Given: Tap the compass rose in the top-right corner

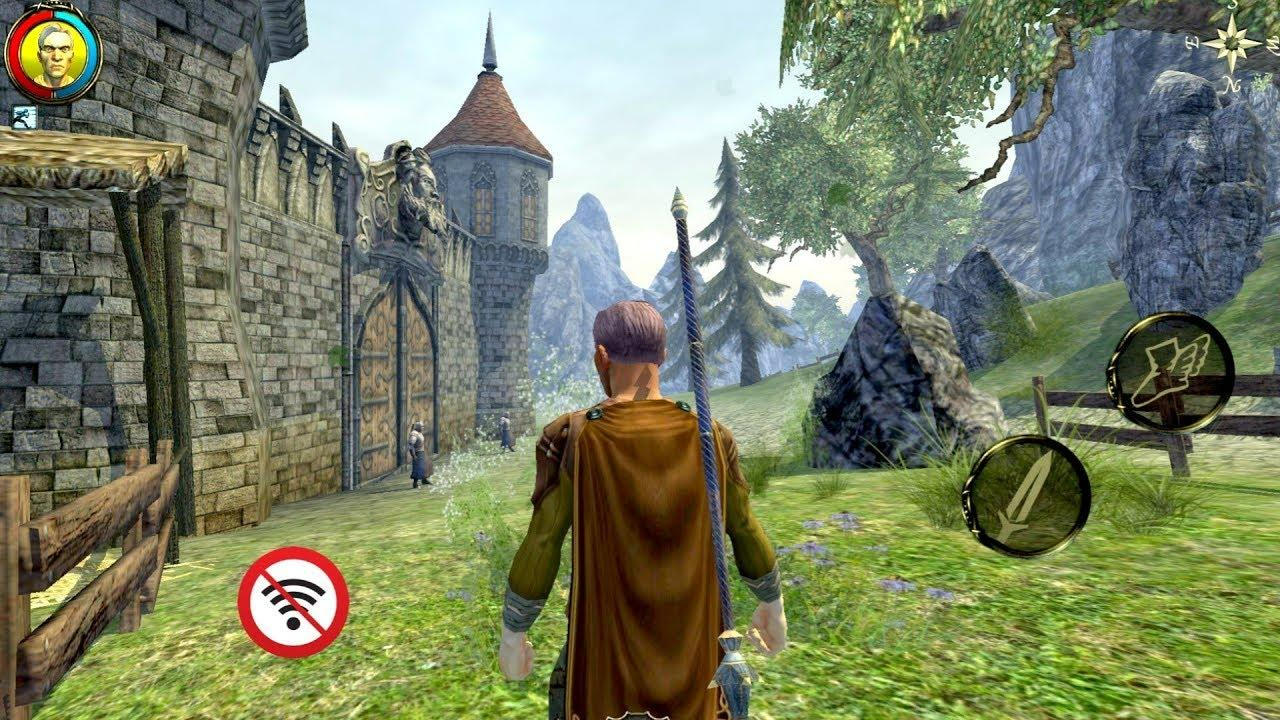Looking at the screenshot, I should (x=1231, y=43).
